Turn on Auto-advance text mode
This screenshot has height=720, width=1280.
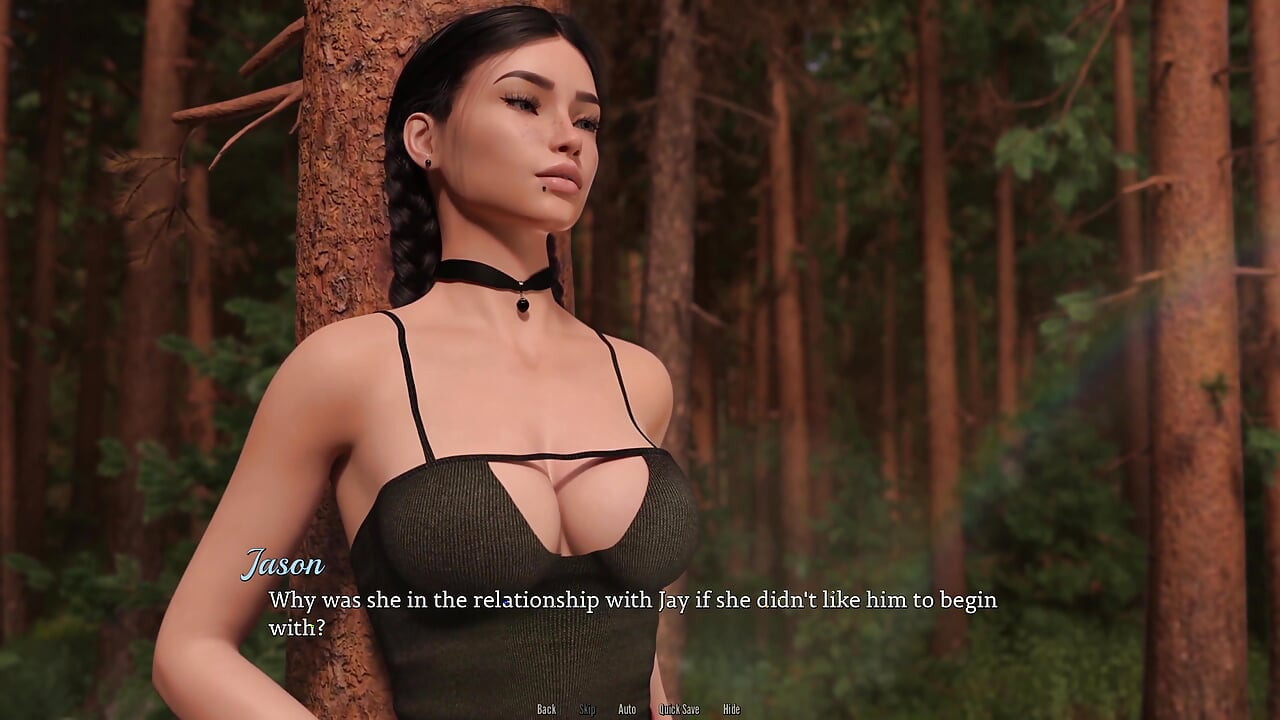[626, 709]
